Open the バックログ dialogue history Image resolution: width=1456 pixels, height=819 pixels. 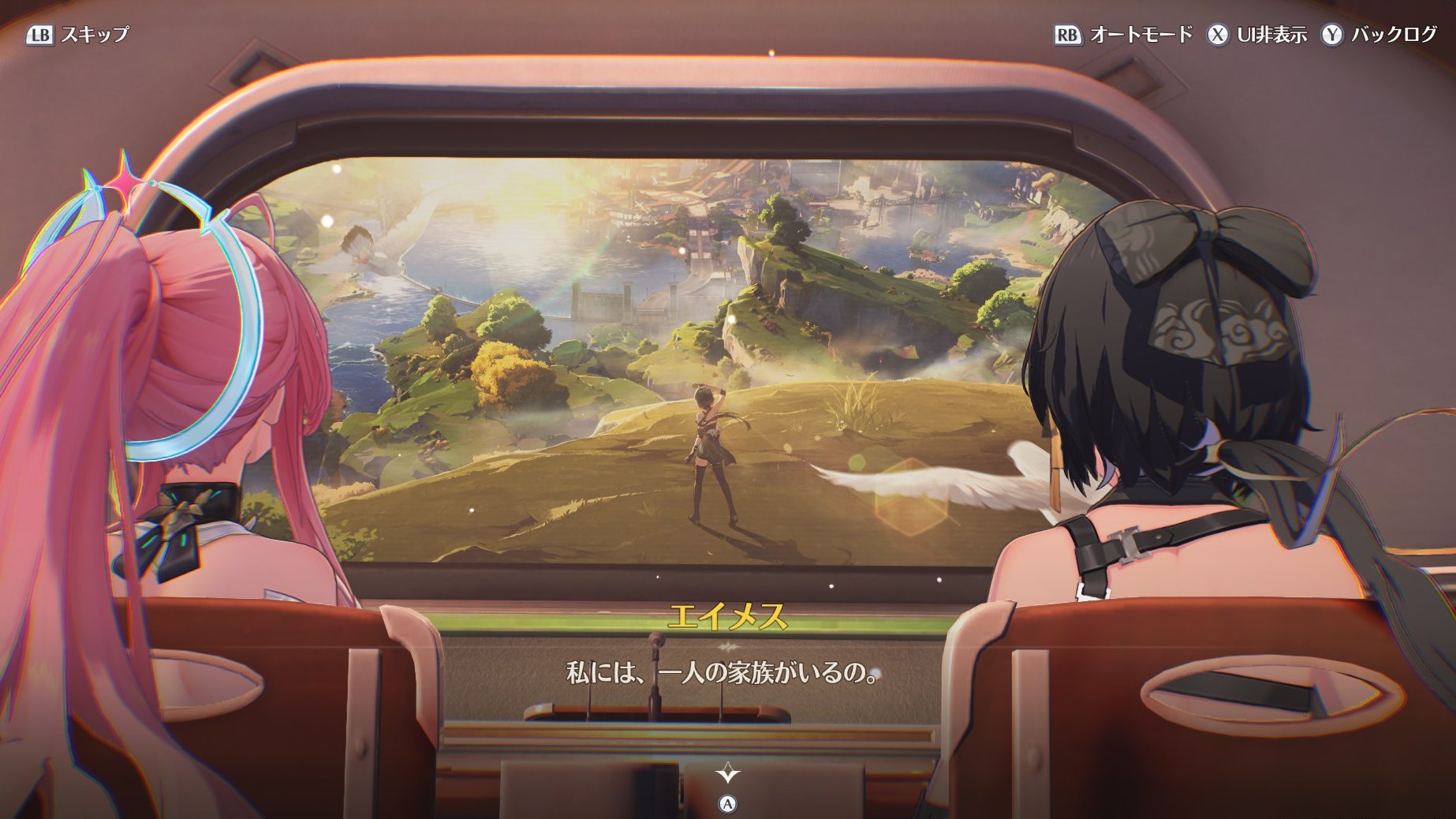[x=1379, y=35]
